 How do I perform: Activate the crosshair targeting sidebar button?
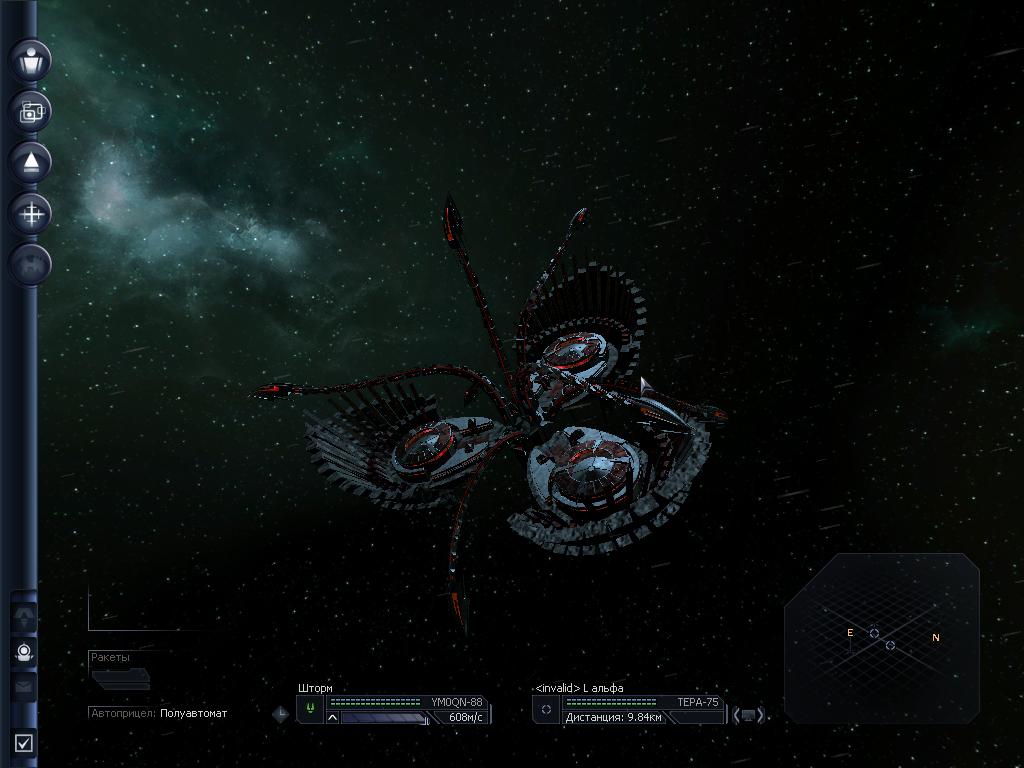click(31, 213)
